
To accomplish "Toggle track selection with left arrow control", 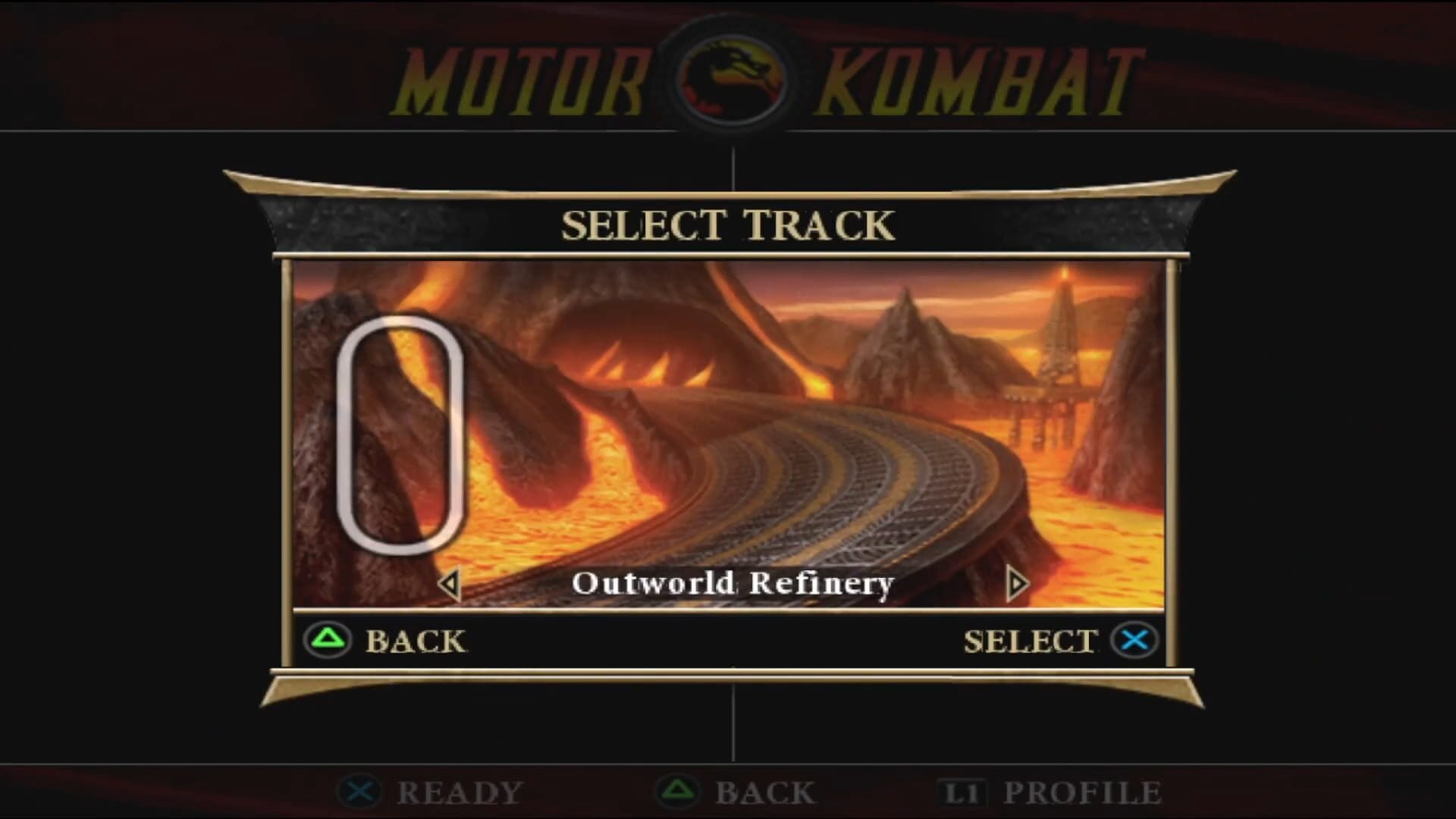I will [x=449, y=584].
